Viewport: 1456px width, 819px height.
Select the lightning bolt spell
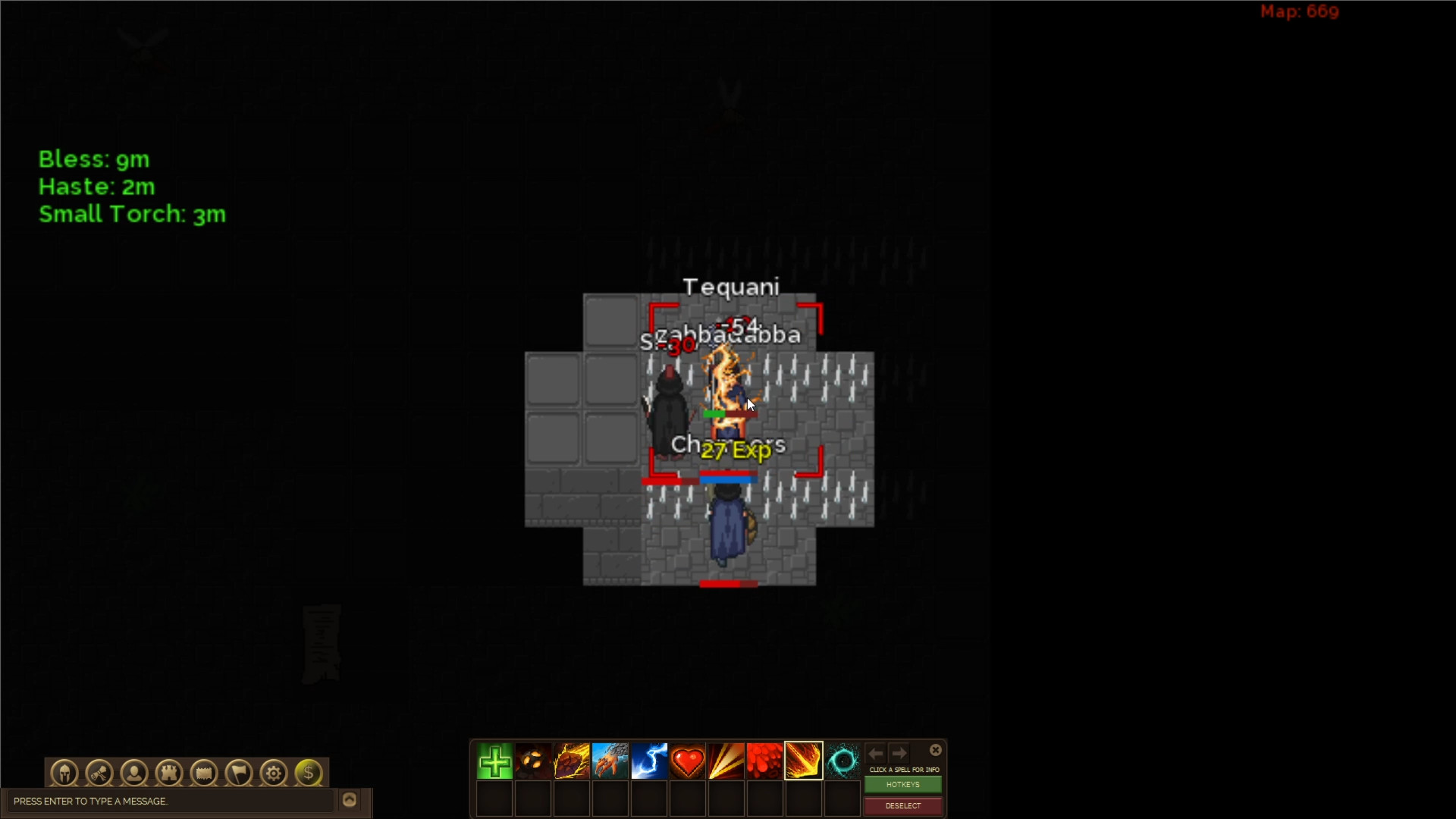pyautogui.click(x=650, y=761)
